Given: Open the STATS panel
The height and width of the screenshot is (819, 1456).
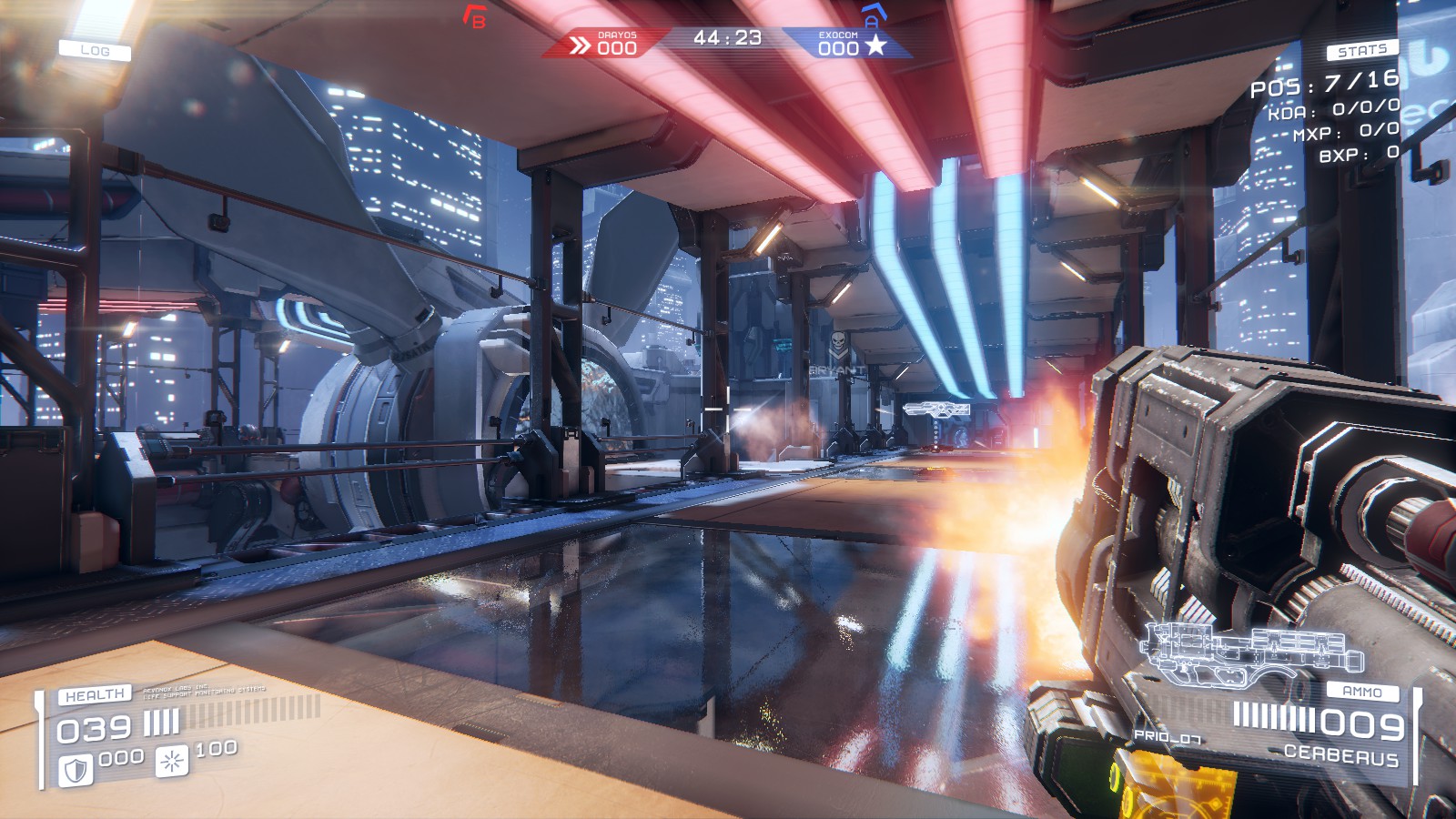Looking at the screenshot, I should tap(1361, 51).
